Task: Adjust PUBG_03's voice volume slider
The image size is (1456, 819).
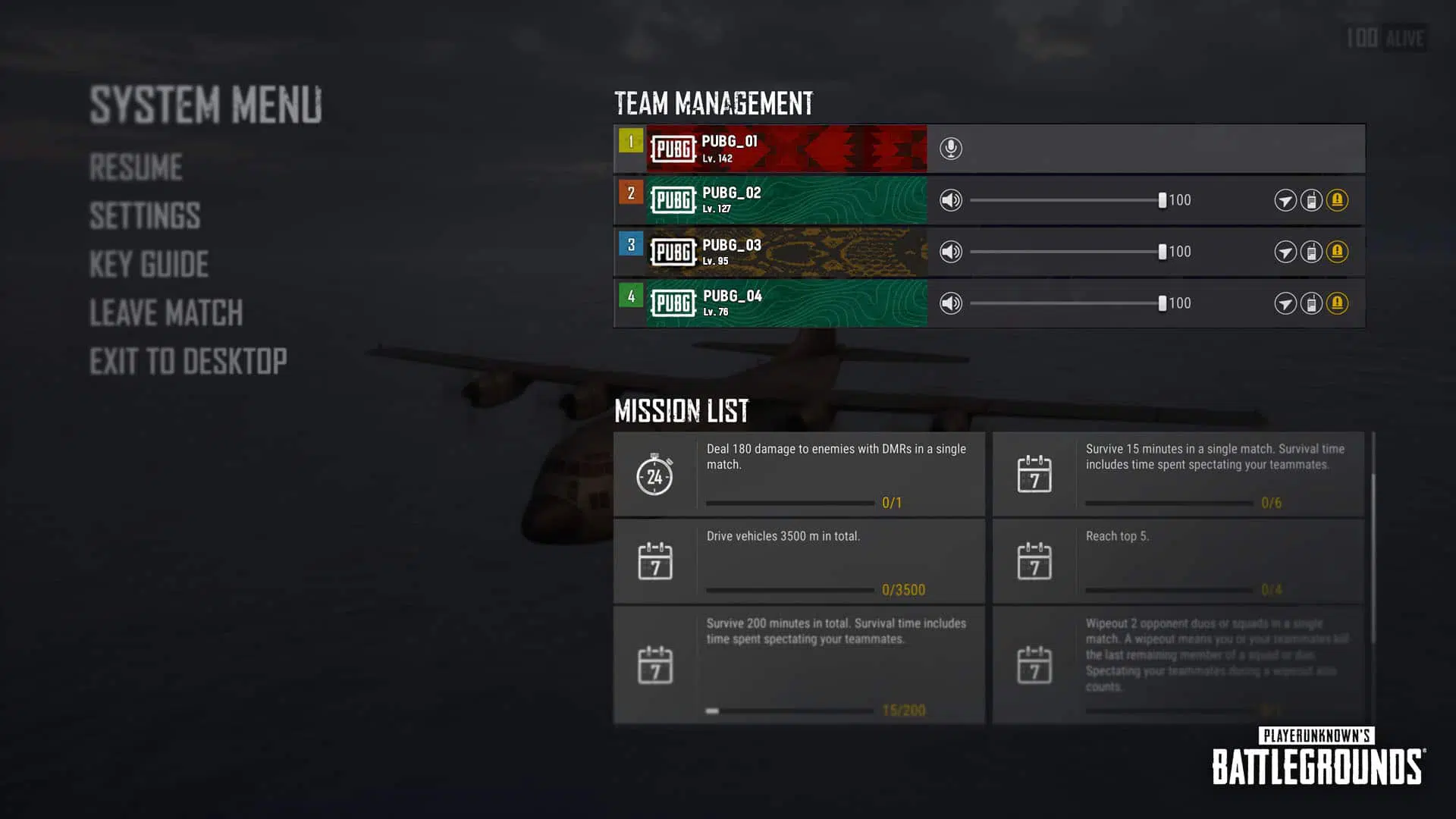Action: (x=1162, y=252)
